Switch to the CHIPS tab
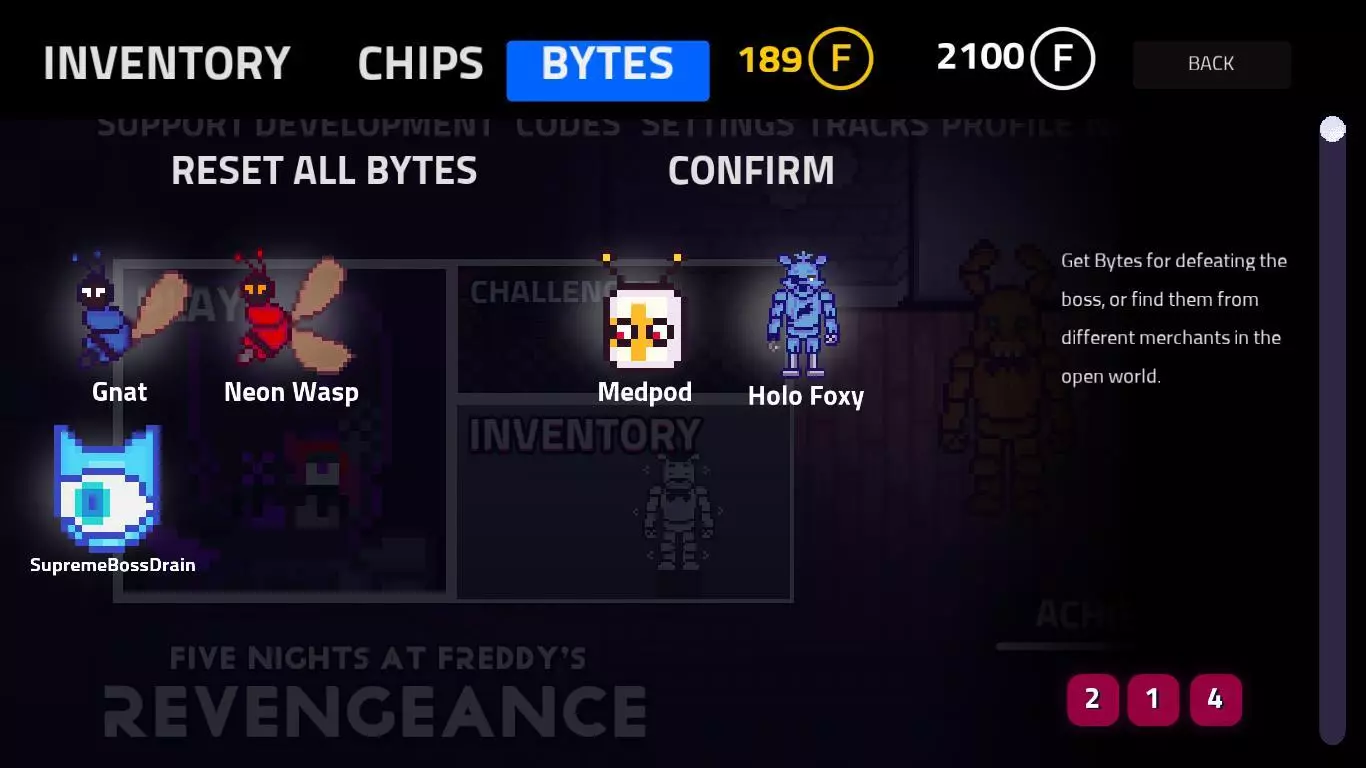 coord(419,62)
